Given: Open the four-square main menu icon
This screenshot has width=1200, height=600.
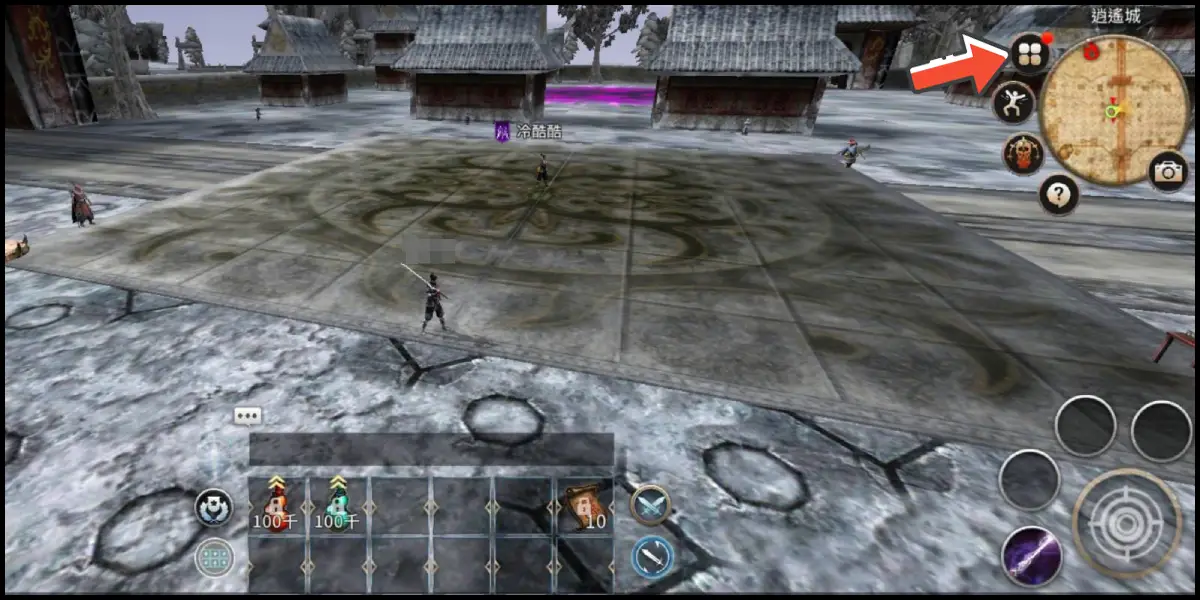Looking at the screenshot, I should point(1029,53).
